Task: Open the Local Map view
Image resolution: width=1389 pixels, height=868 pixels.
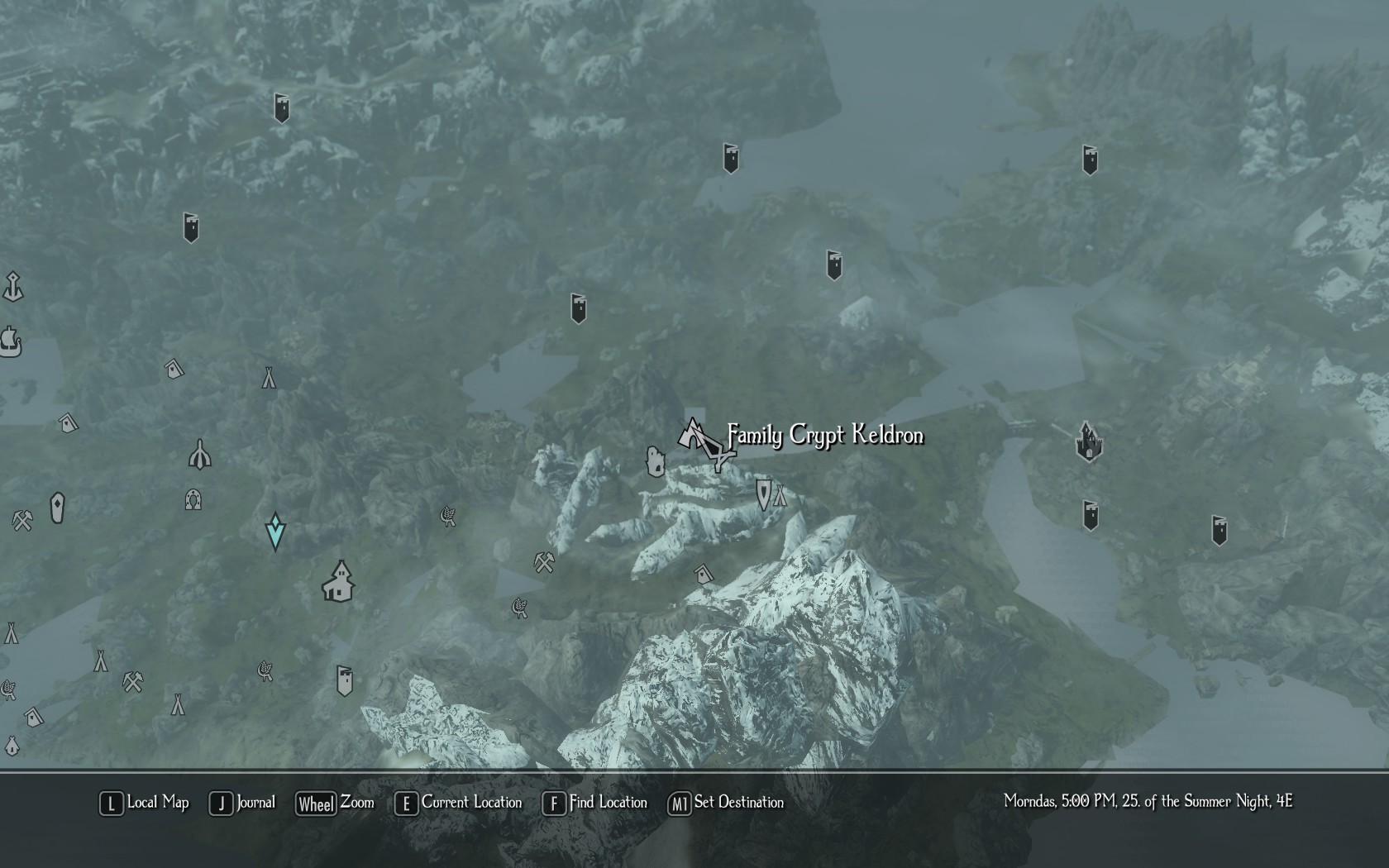Action: click(x=145, y=803)
